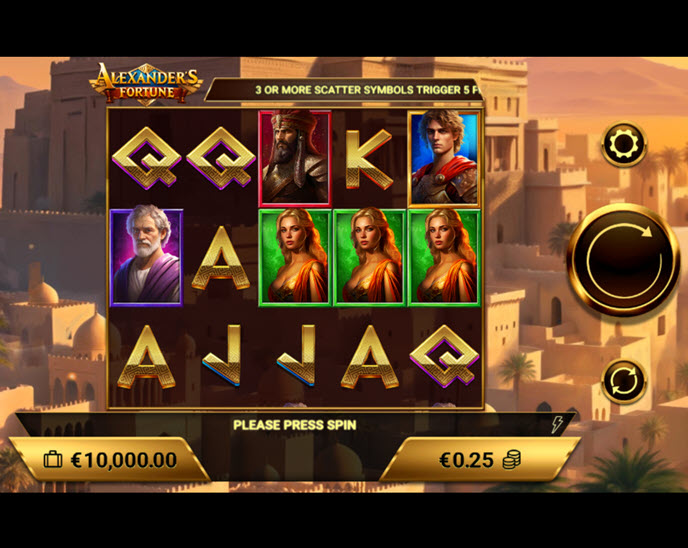688x548 pixels.
Task: Open the €10,000.00 balance panel
Action: (110, 460)
